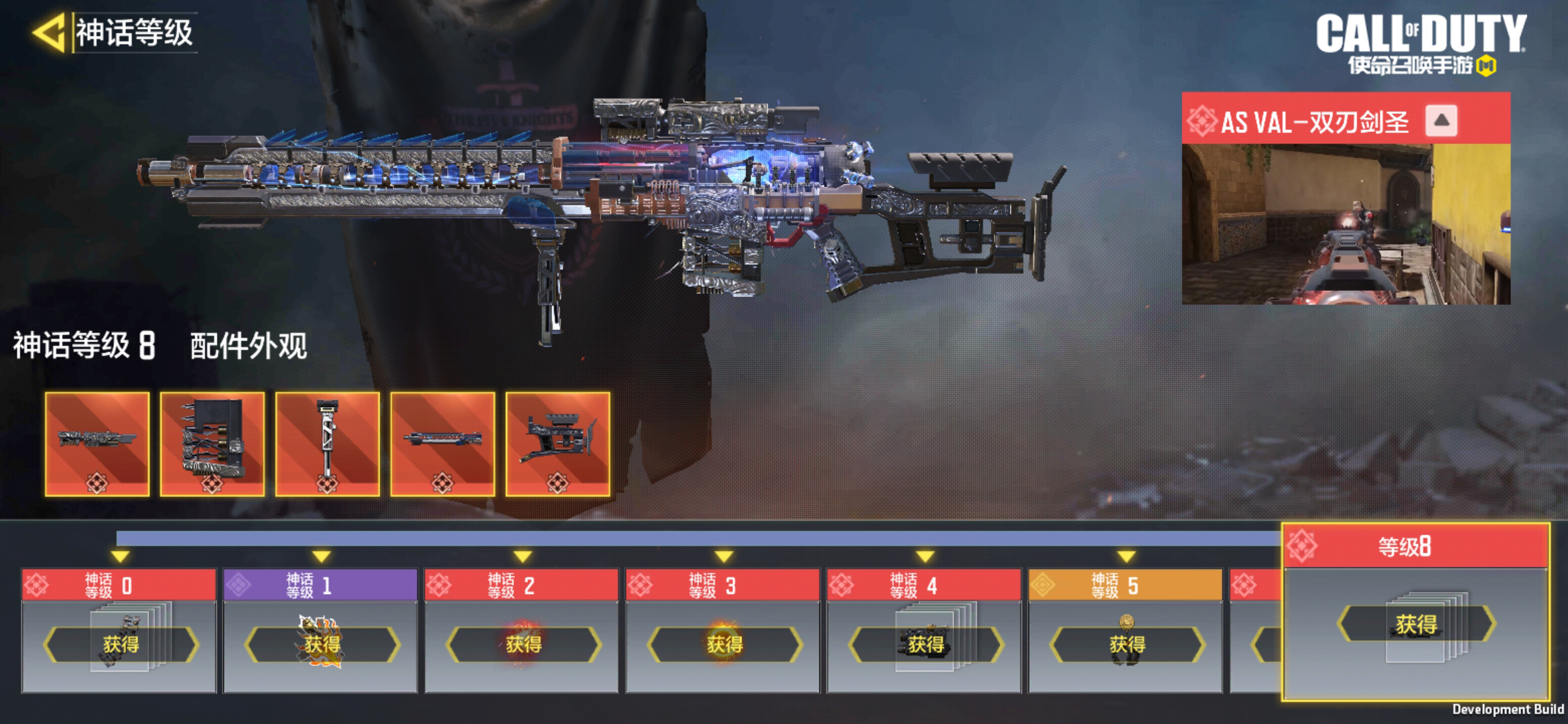
Task: Select the foregrip attachment skin slot
Action: pos(328,444)
